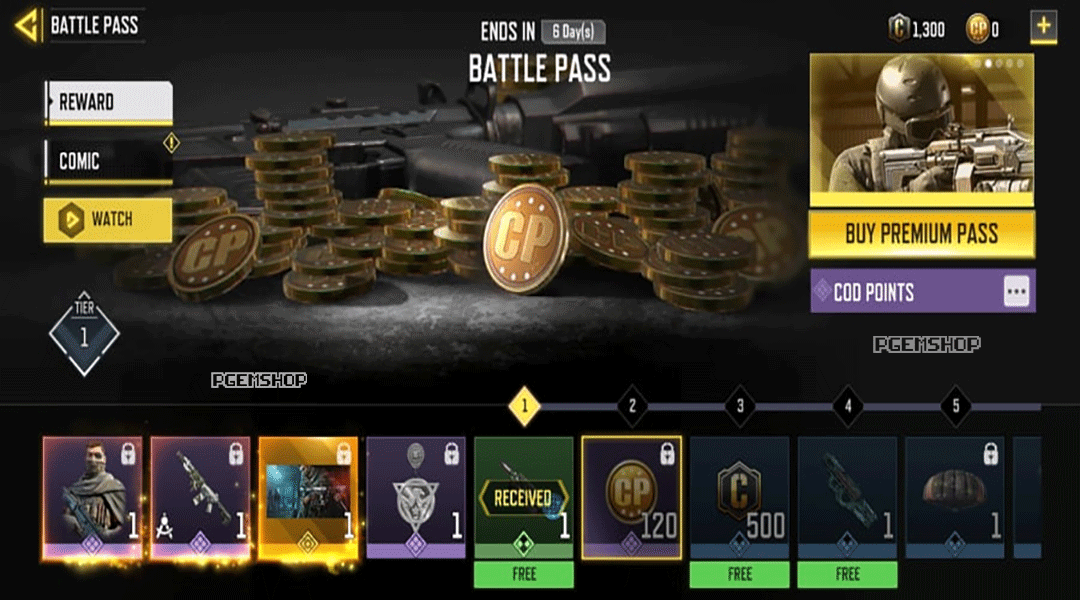Go back using the Battle Pass arrow

click(28, 25)
